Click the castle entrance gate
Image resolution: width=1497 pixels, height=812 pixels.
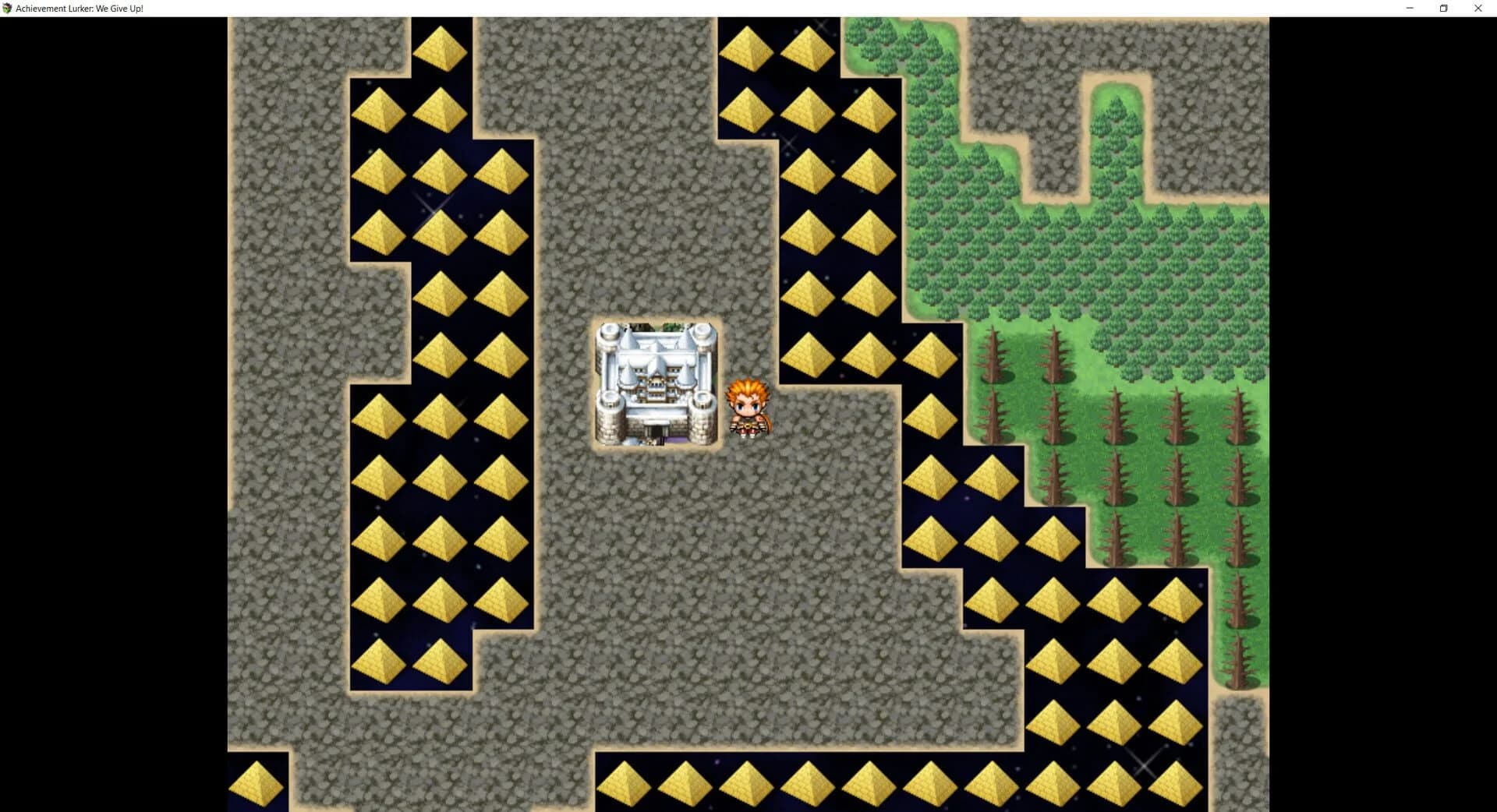click(x=655, y=432)
